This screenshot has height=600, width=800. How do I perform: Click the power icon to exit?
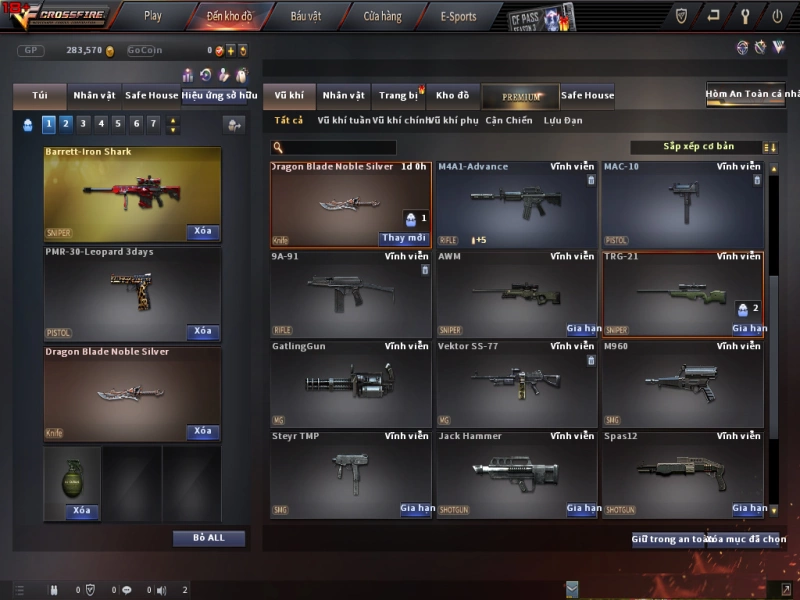(777, 16)
